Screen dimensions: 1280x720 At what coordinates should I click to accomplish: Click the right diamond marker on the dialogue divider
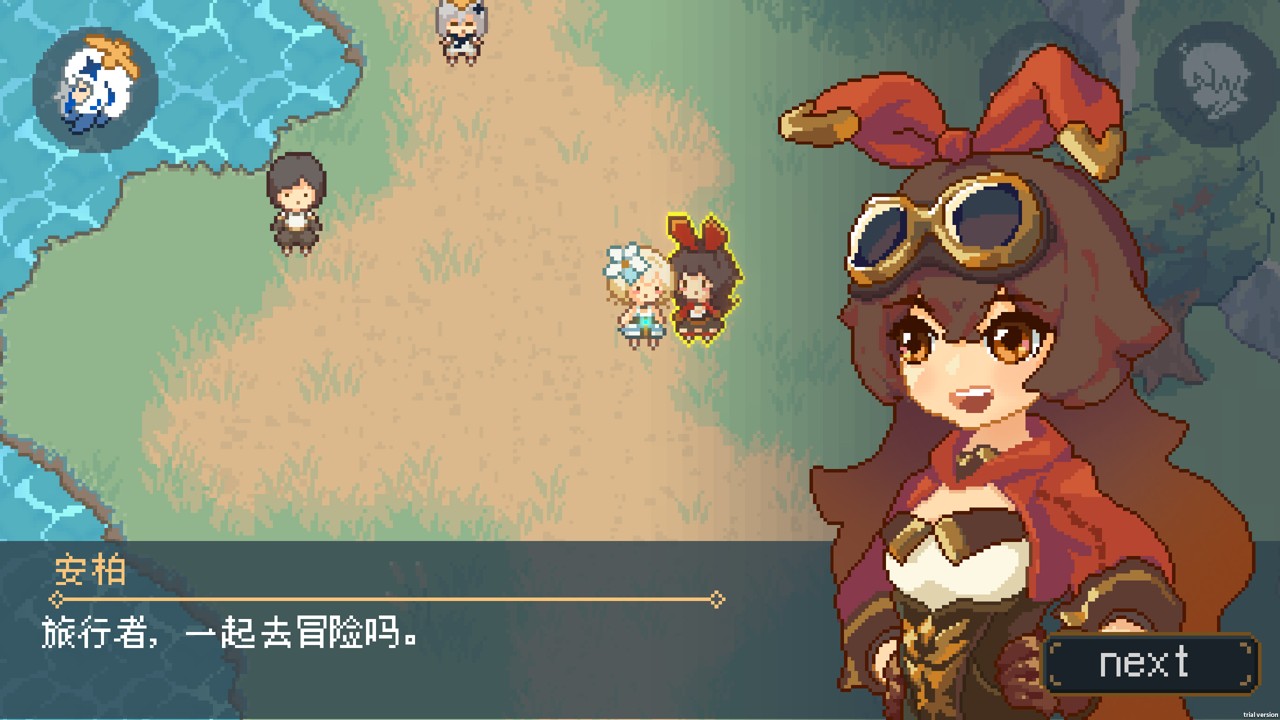pos(716,600)
